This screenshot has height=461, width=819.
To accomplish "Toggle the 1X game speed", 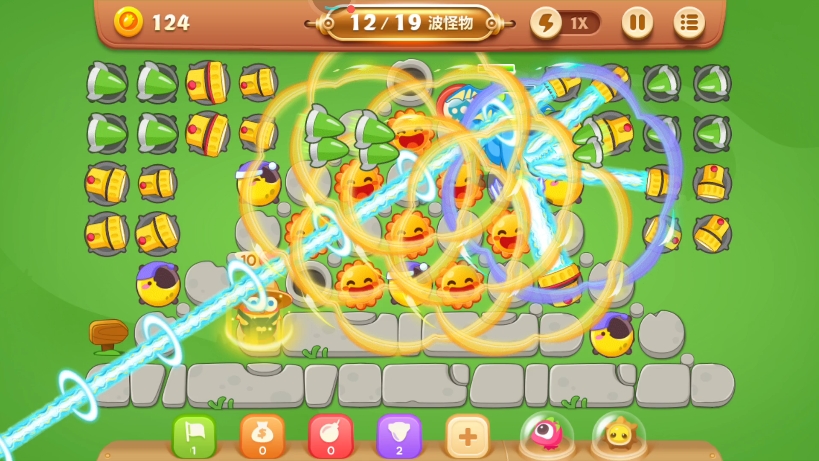I will click(x=566, y=22).
